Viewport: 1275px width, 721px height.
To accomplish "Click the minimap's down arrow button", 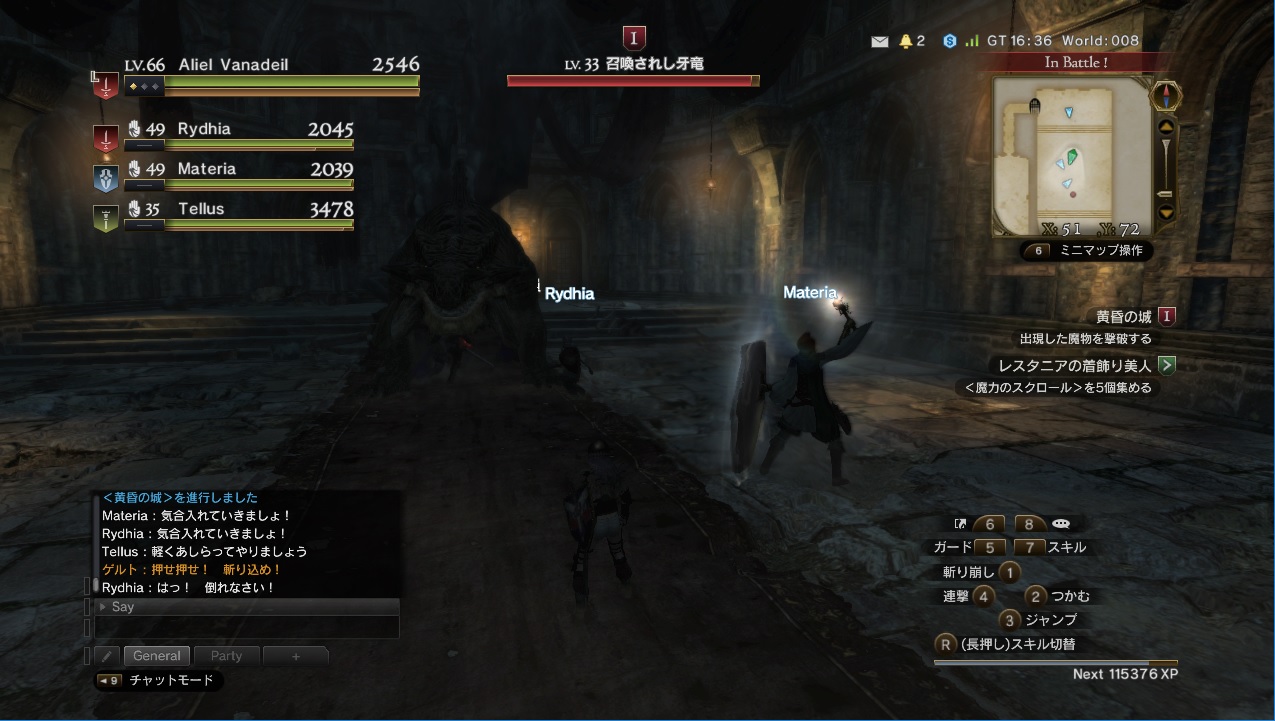I will pyautogui.click(x=1165, y=212).
